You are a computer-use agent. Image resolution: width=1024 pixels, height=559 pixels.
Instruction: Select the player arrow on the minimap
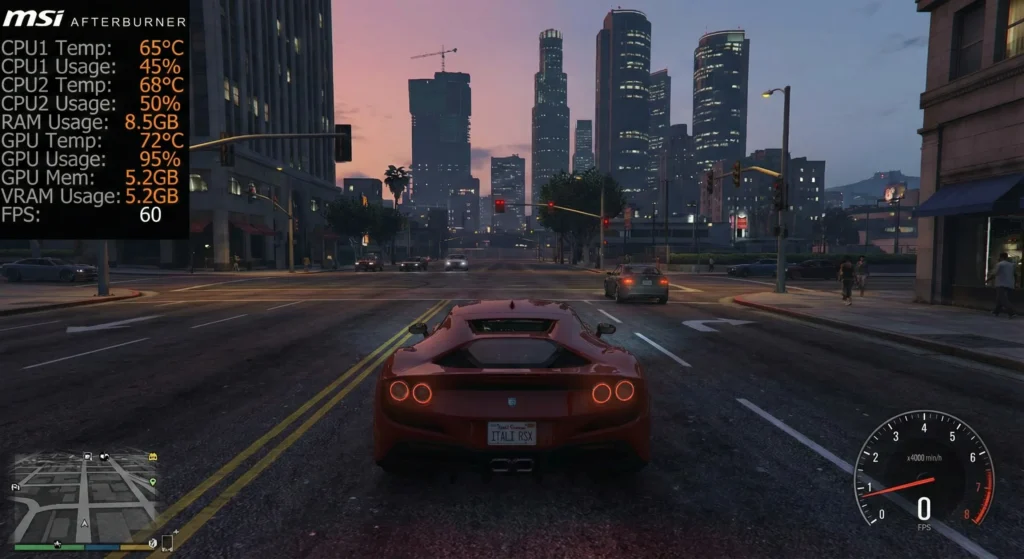click(x=84, y=523)
